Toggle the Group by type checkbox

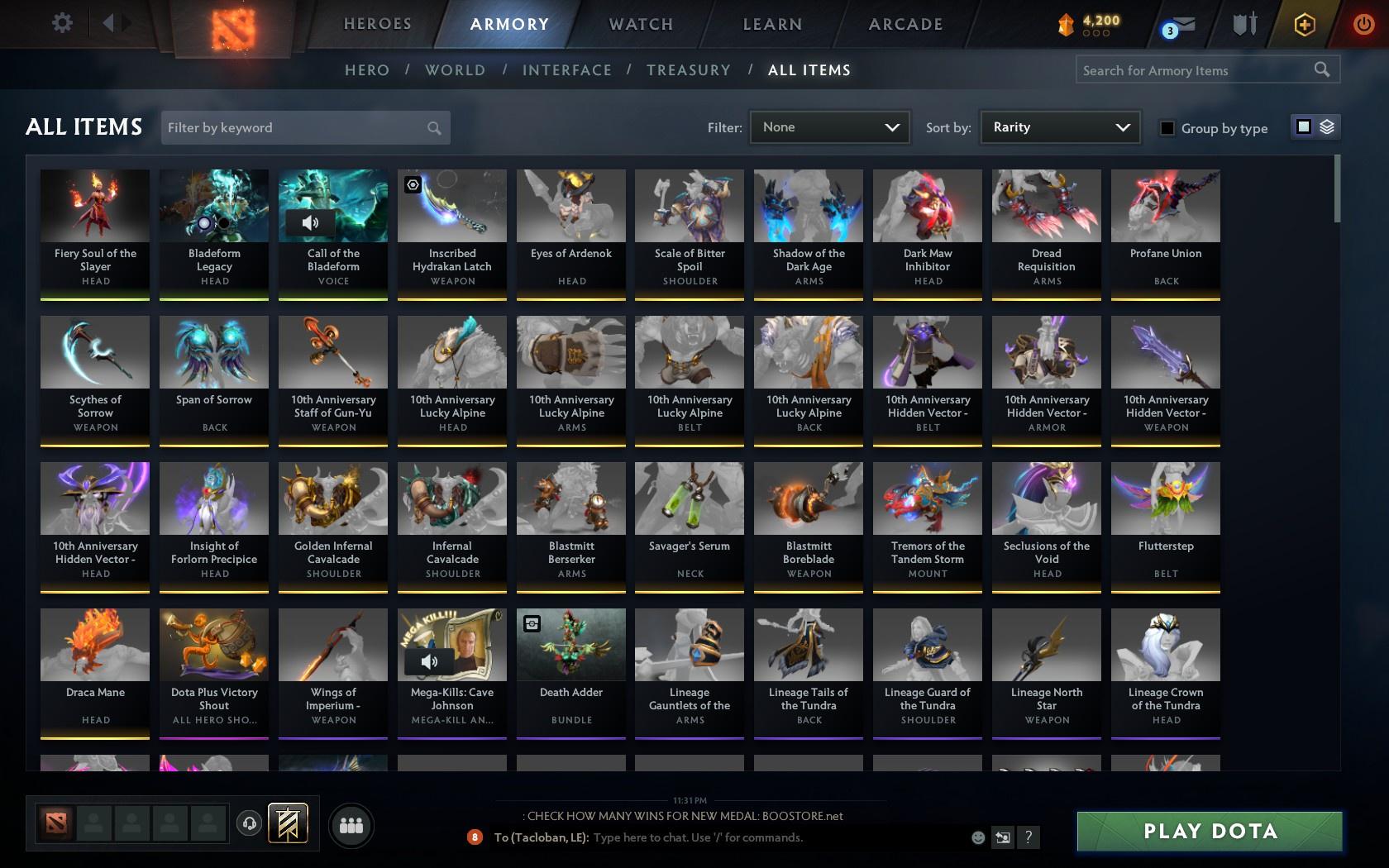pos(1166,128)
